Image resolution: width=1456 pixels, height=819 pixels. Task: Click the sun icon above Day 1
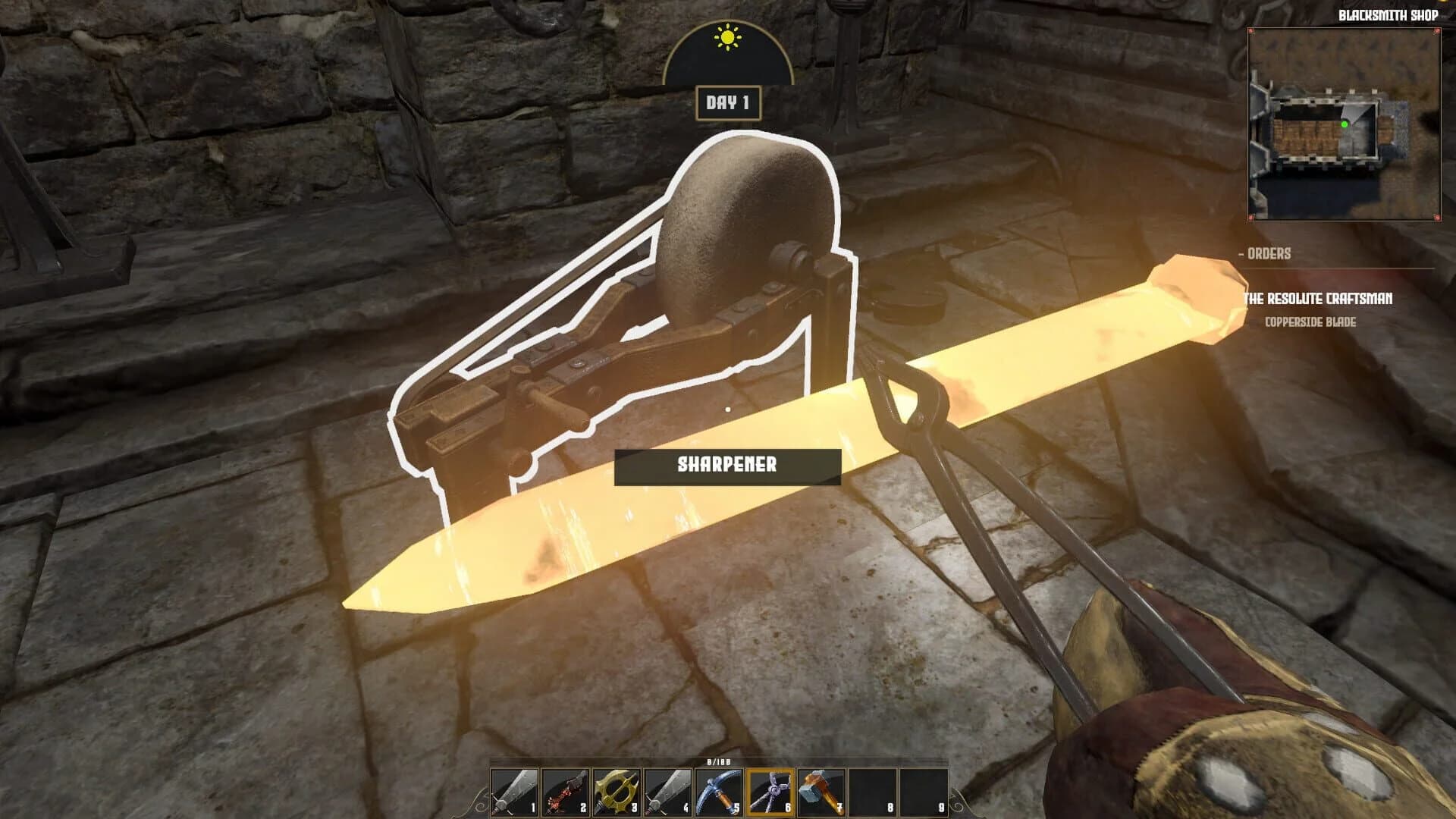pos(728,36)
